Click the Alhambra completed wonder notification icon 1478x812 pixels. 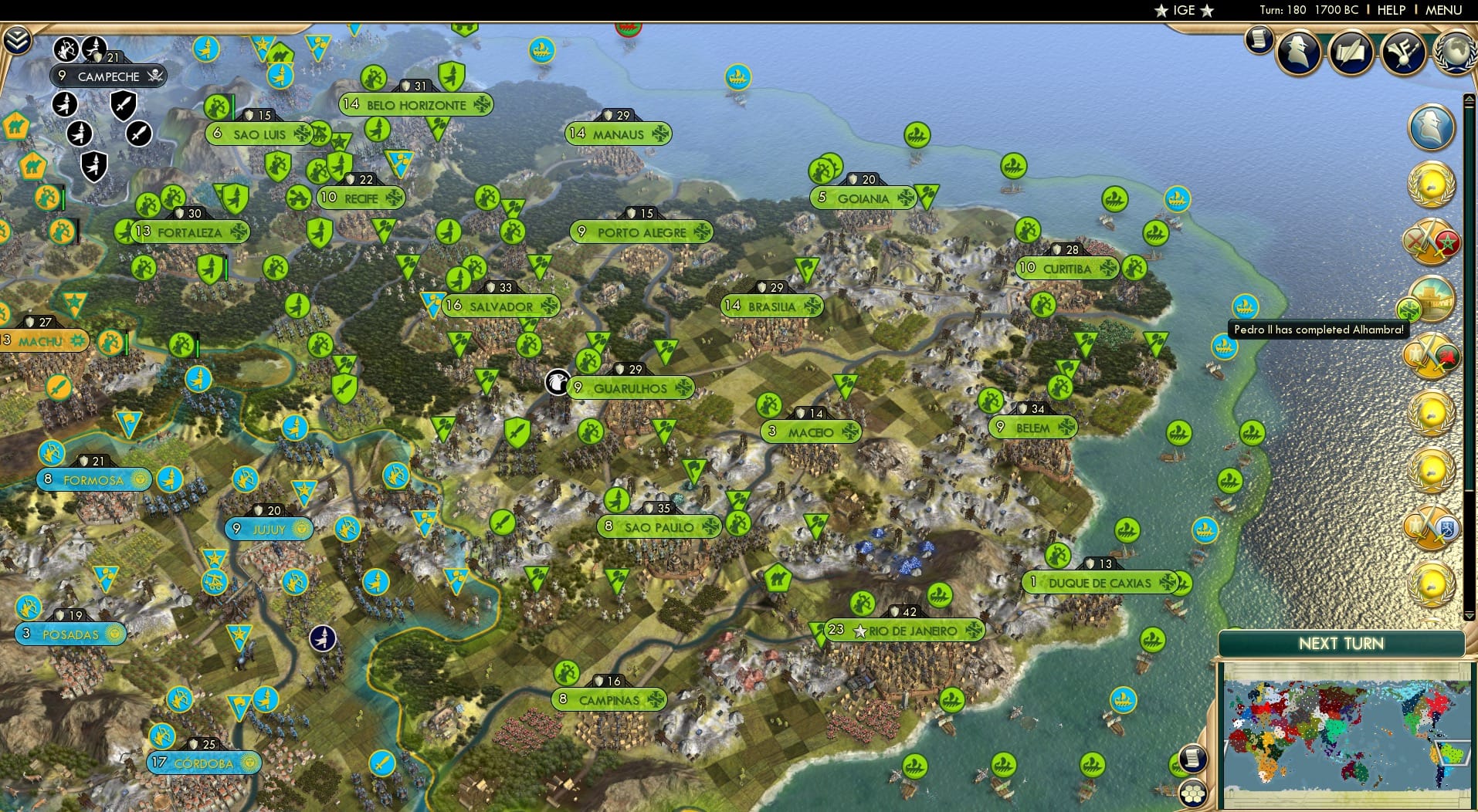pos(1432,299)
